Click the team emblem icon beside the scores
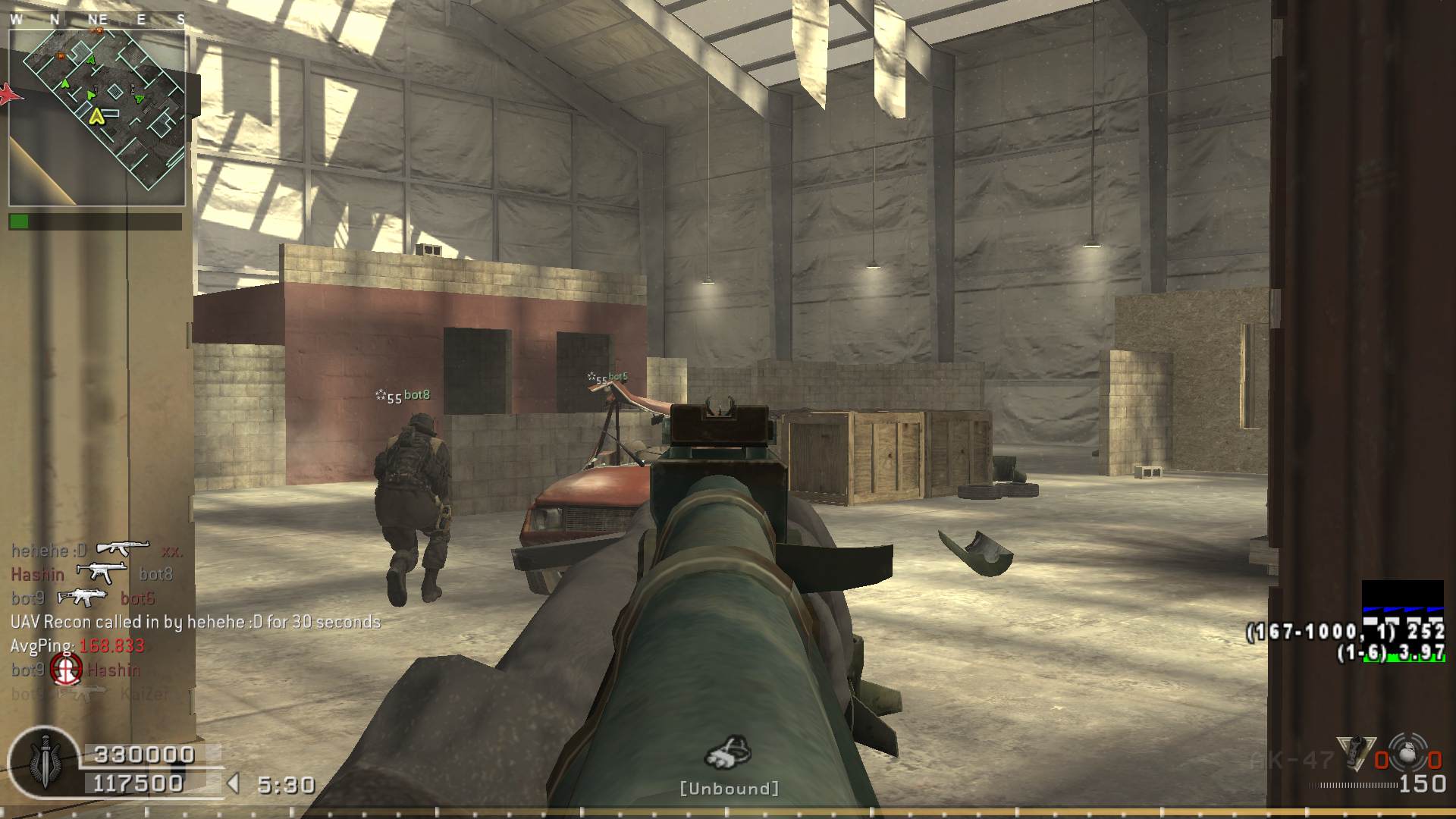1456x819 pixels. pos(44,762)
